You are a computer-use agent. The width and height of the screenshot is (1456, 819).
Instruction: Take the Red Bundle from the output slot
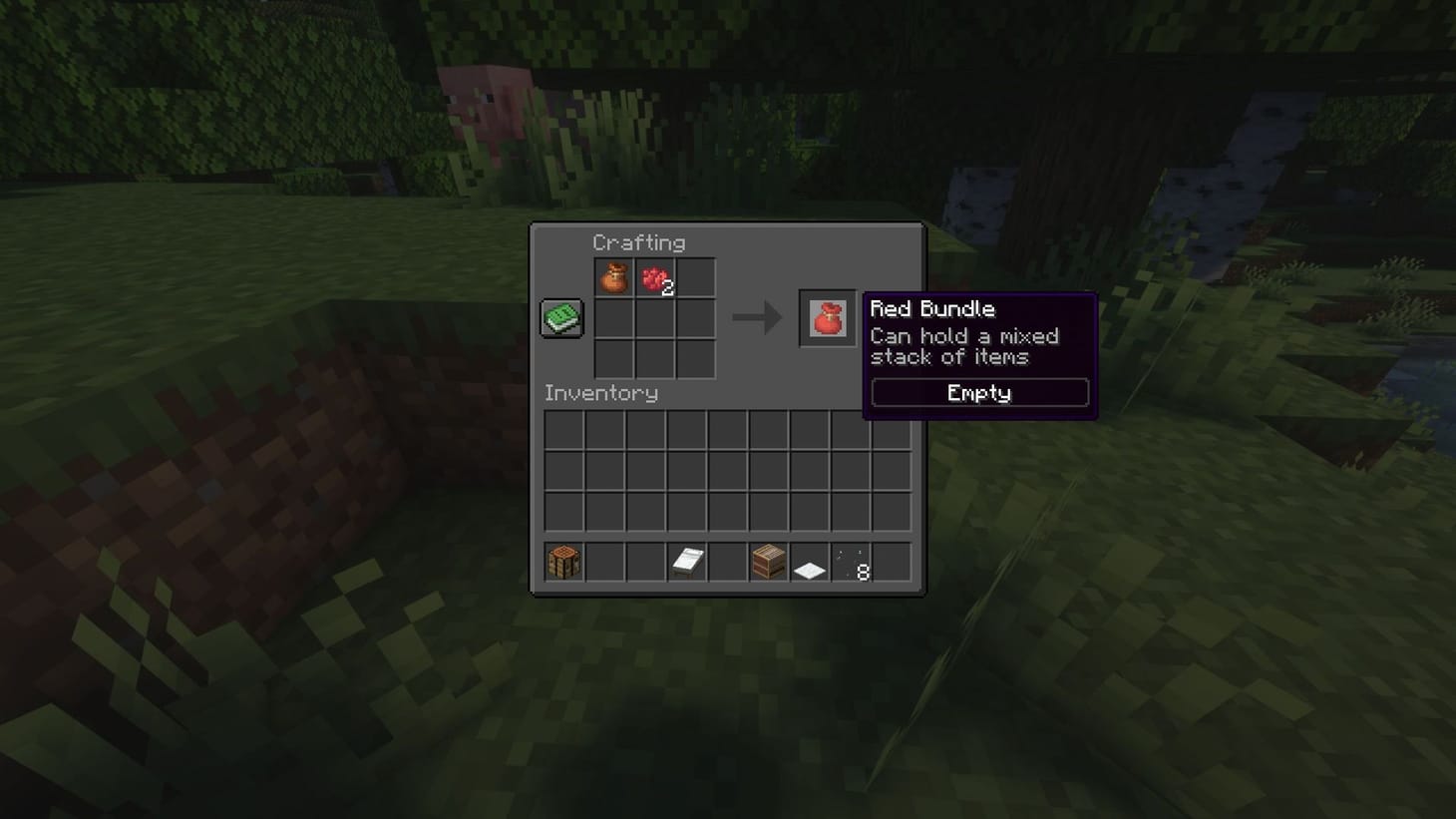point(826,317)
